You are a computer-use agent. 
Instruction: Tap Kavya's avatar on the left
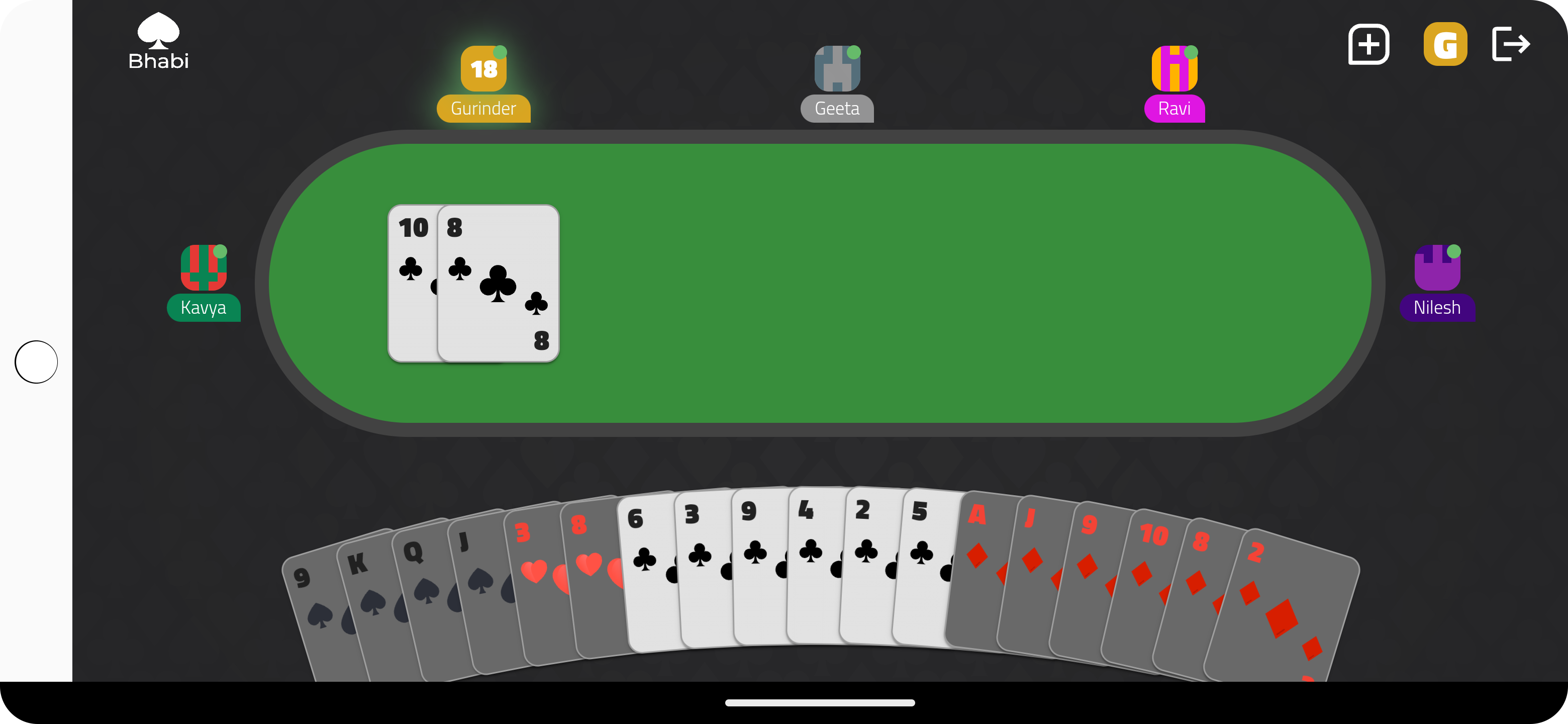(204, 268)
